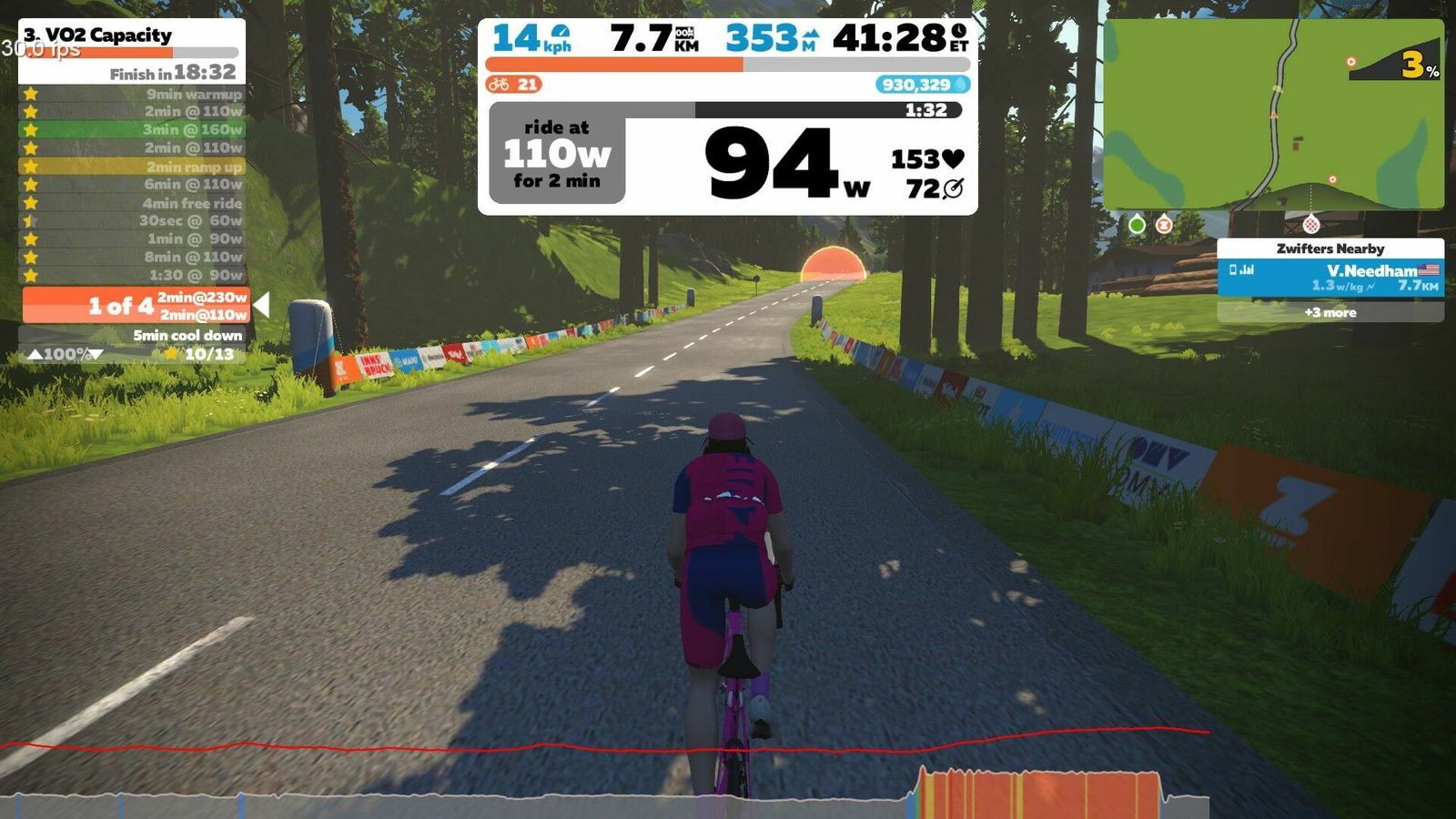The height and width of the screenshot is (819, 1456).
Task: Select V.Needham in Zwifters Nearby
Action: point(1330,278)
